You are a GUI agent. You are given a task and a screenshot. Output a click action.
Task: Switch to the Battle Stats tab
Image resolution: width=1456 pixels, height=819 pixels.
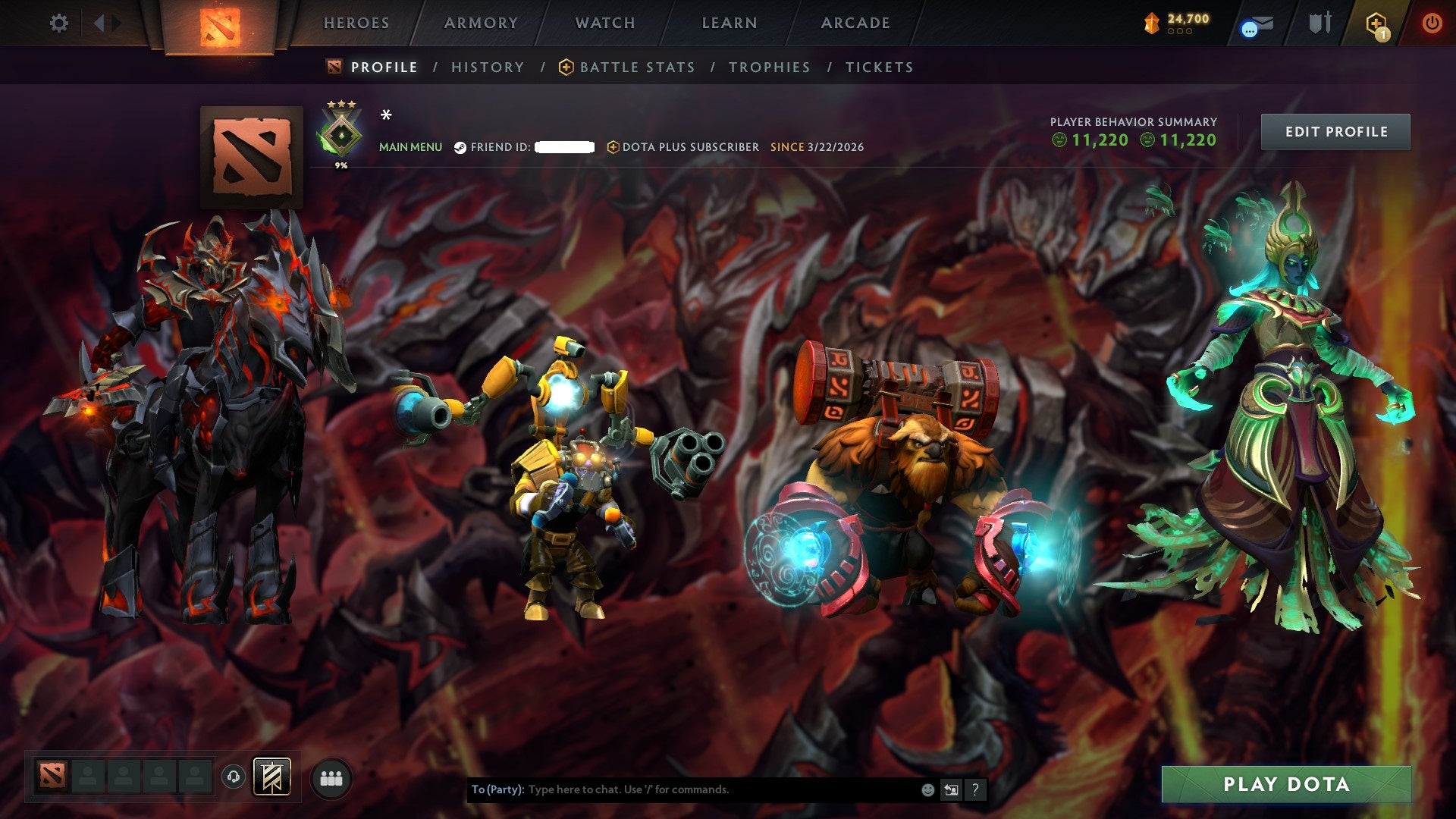(x=637, y=67)
